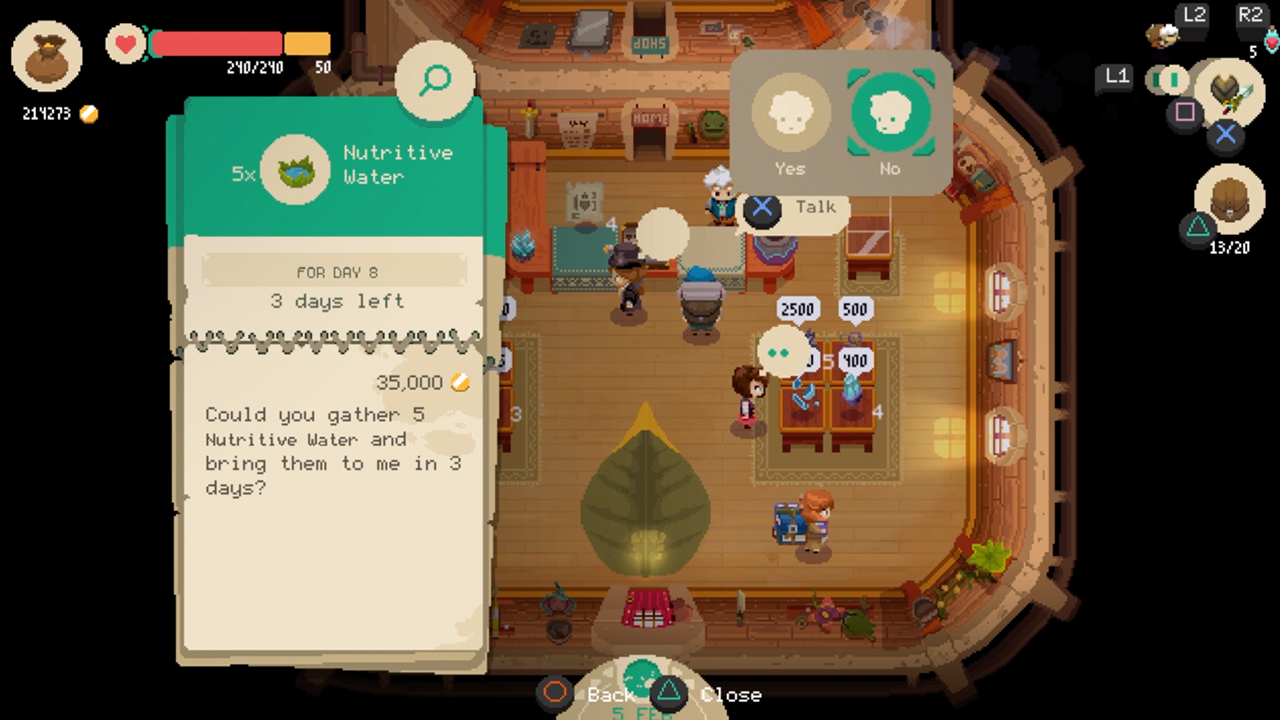Click the potion icon under R2
The image size is (1280, 720).
[x=1272, y=42]
